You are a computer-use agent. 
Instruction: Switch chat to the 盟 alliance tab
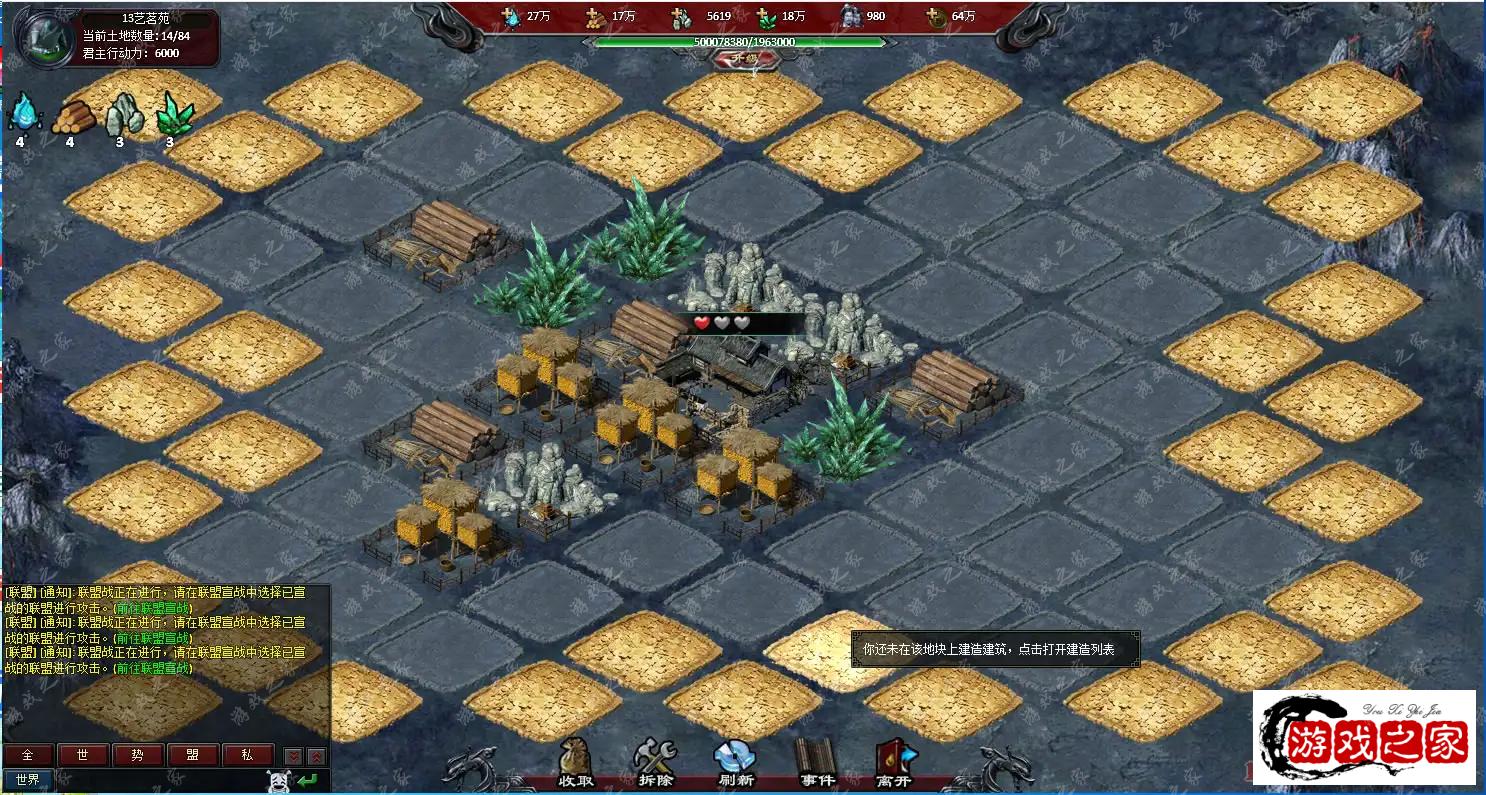click(x=192, y=755)
